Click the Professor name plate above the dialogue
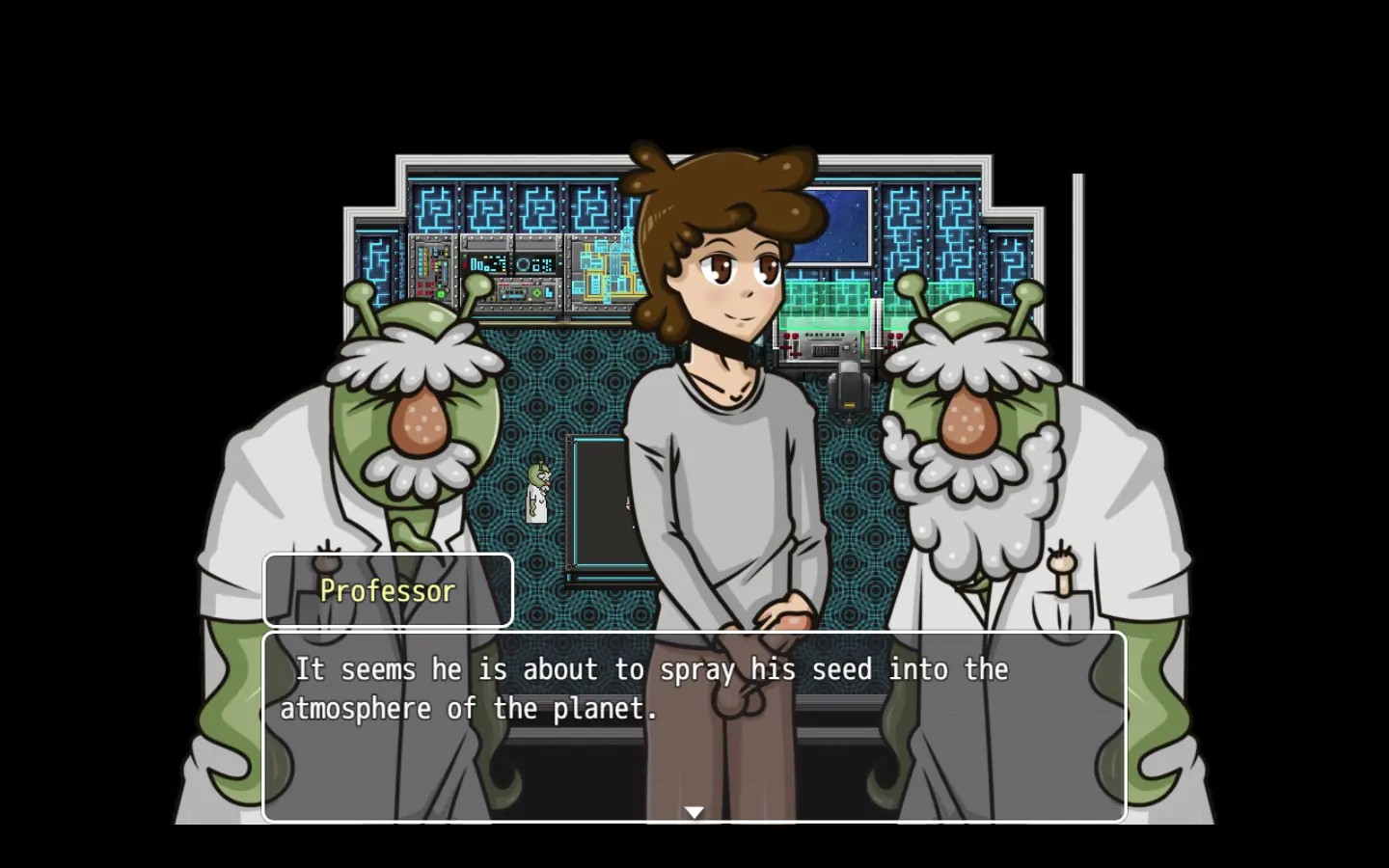This screenshot has width=1389, height=868. coord(387,590)
